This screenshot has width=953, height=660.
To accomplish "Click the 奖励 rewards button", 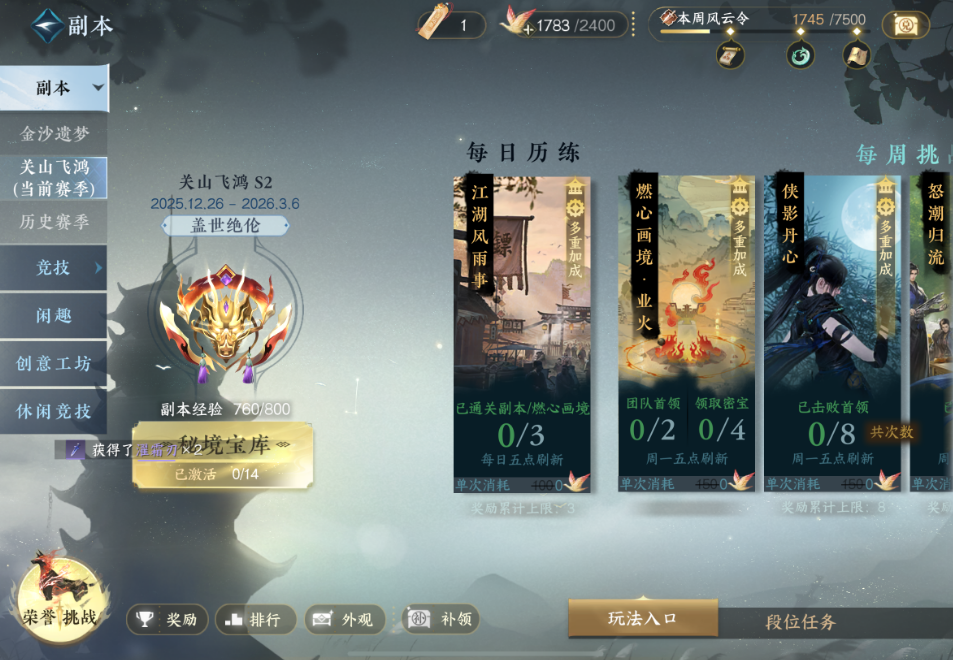I will (167, 620).
